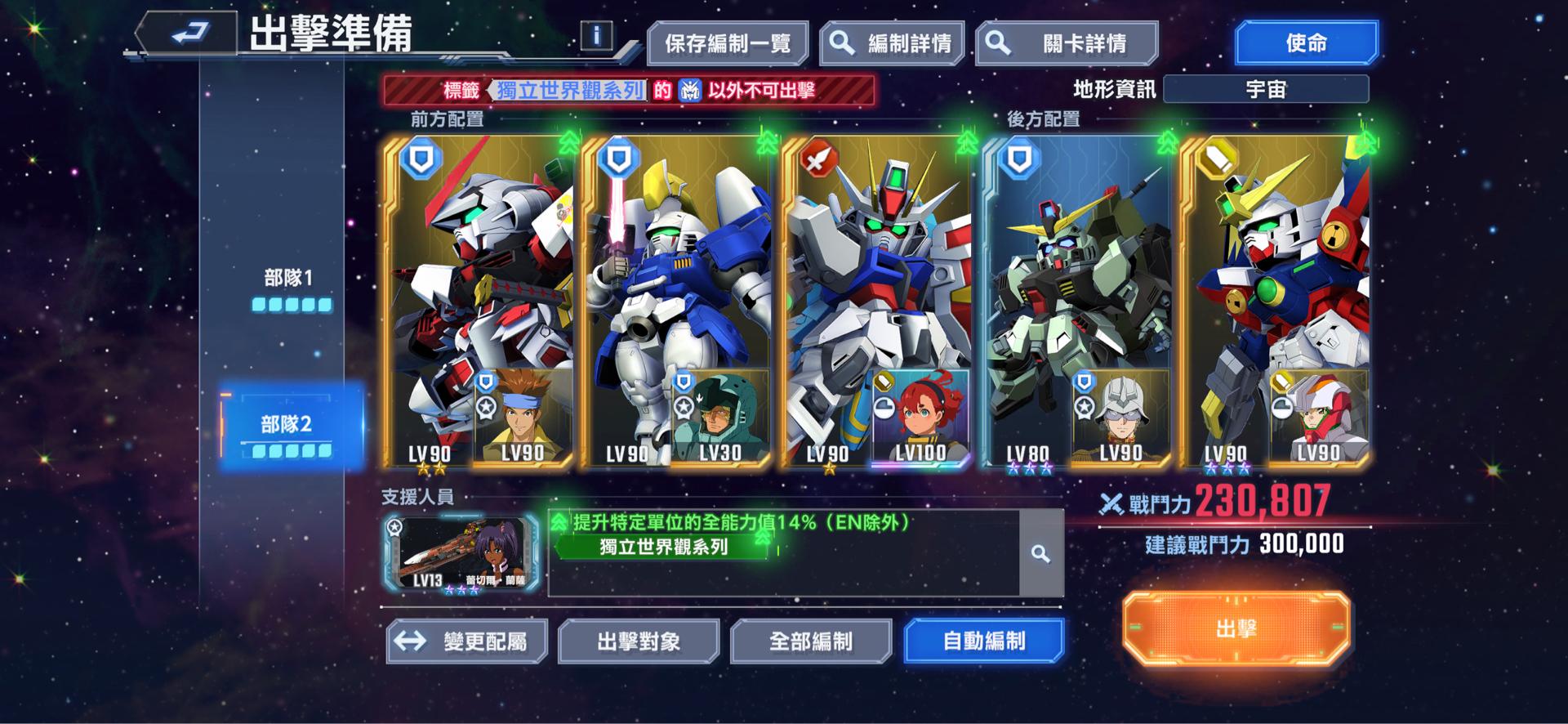Screen dimensions: 1568x724
Task: Tap the magnifier icon in 支援人員 panel
Action: (x=1039, y=553)
